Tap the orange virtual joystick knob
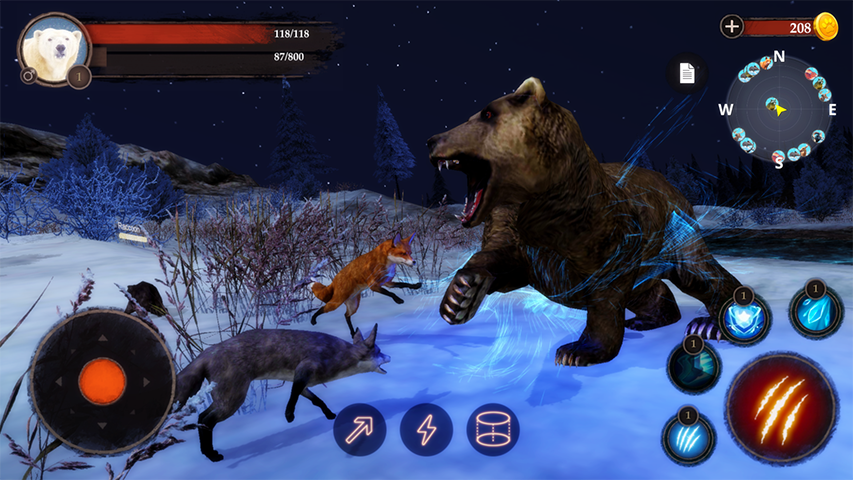Viewport: 853px width, 480px height. click(102, 381)
